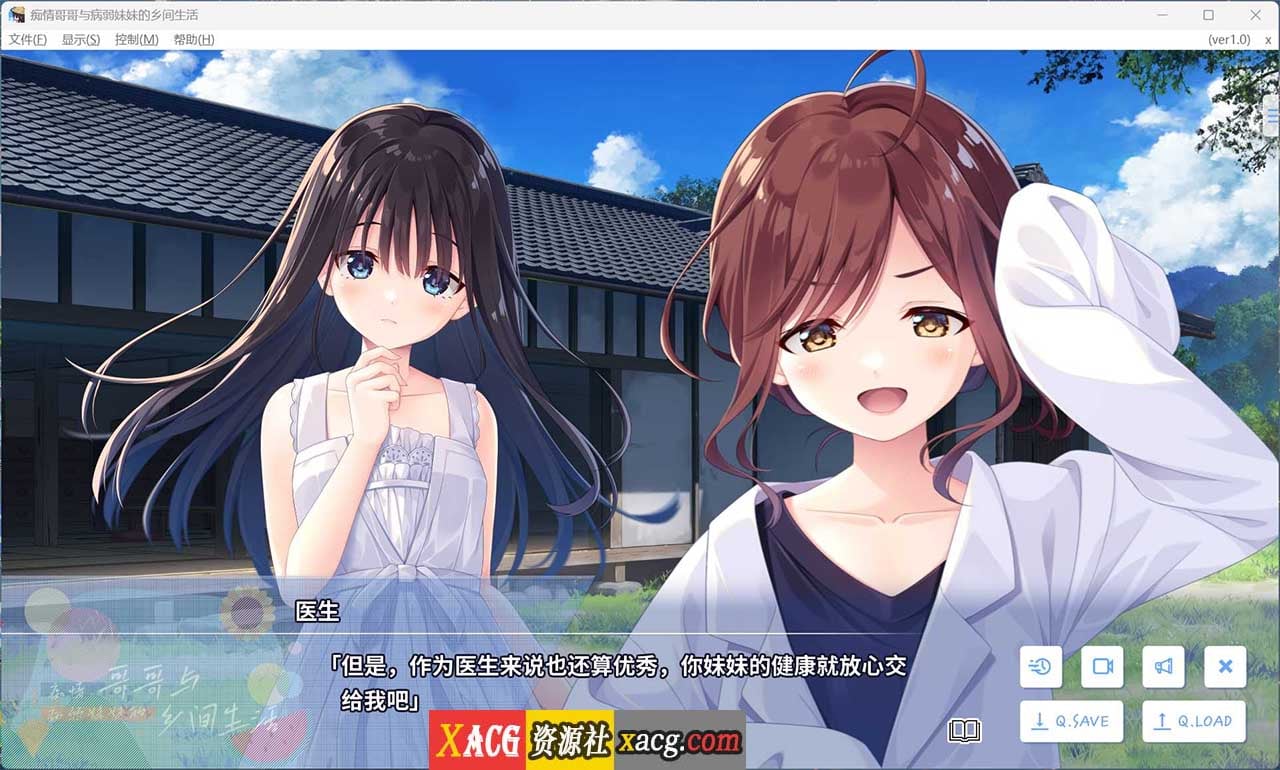Toggle fullscreen from the 显示(S) menu

point(78,39)
